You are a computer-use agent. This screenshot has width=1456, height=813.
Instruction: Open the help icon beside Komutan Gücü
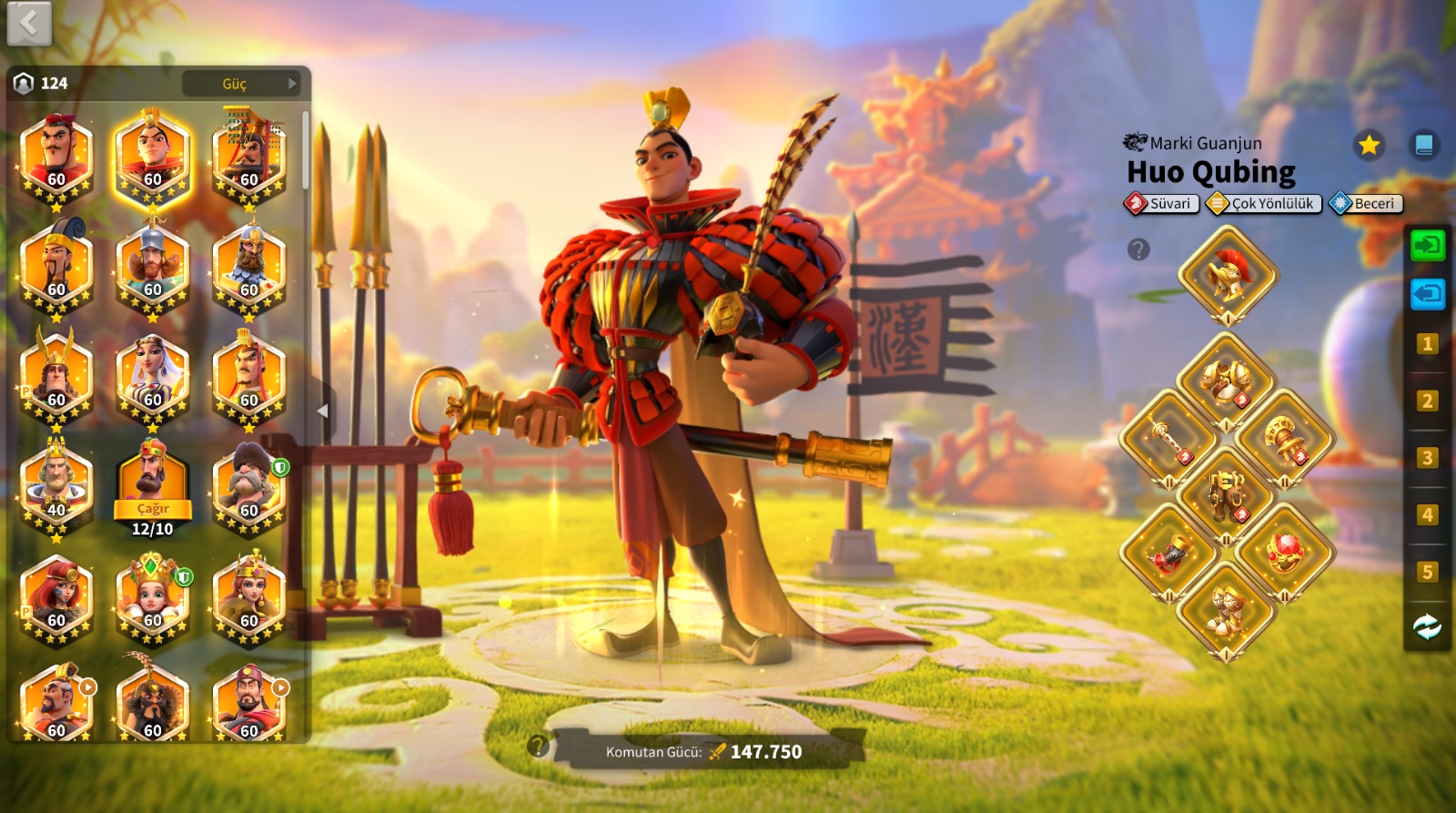(538, 747)
